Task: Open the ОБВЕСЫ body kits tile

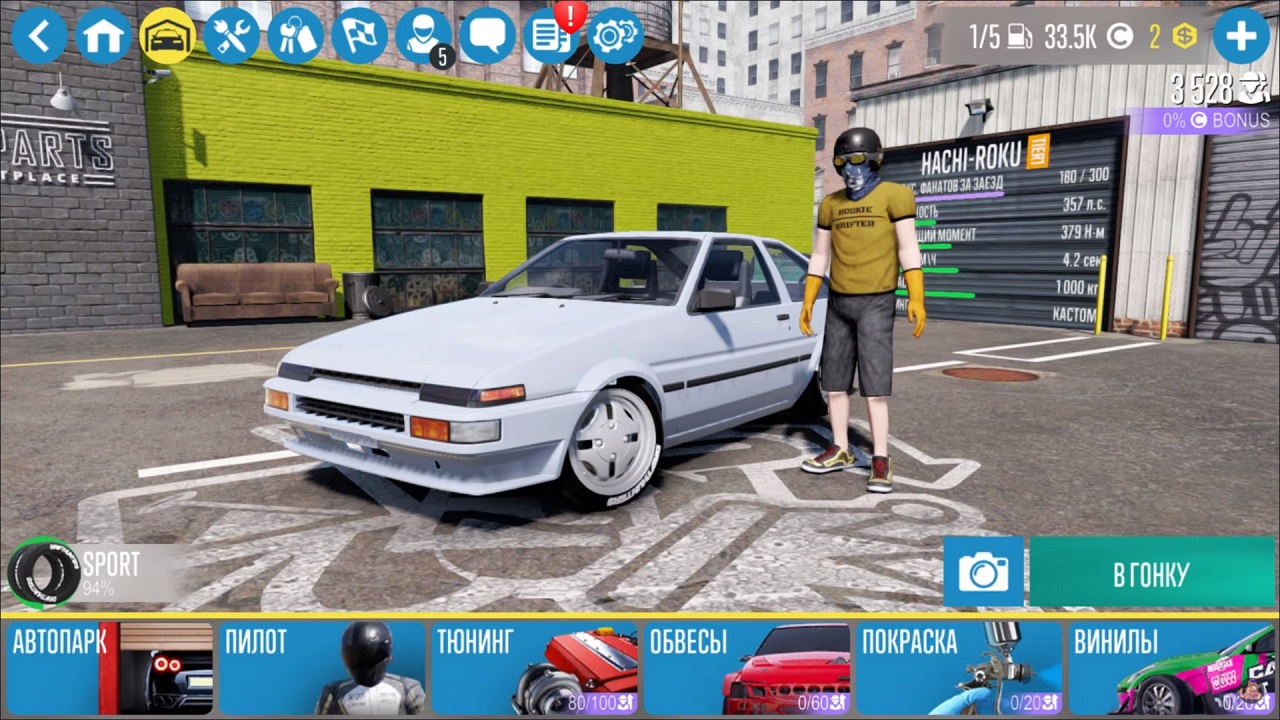Action: pyautogui.click(x=748, y=667)
